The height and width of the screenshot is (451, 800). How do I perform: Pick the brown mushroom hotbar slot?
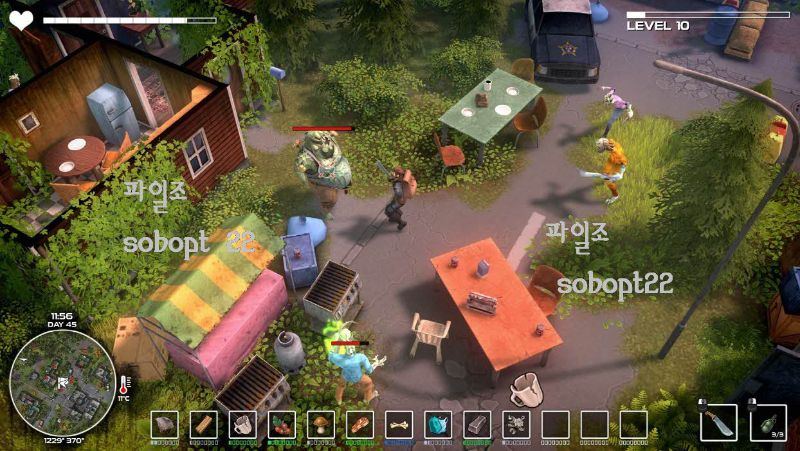(x=320, y=424)
